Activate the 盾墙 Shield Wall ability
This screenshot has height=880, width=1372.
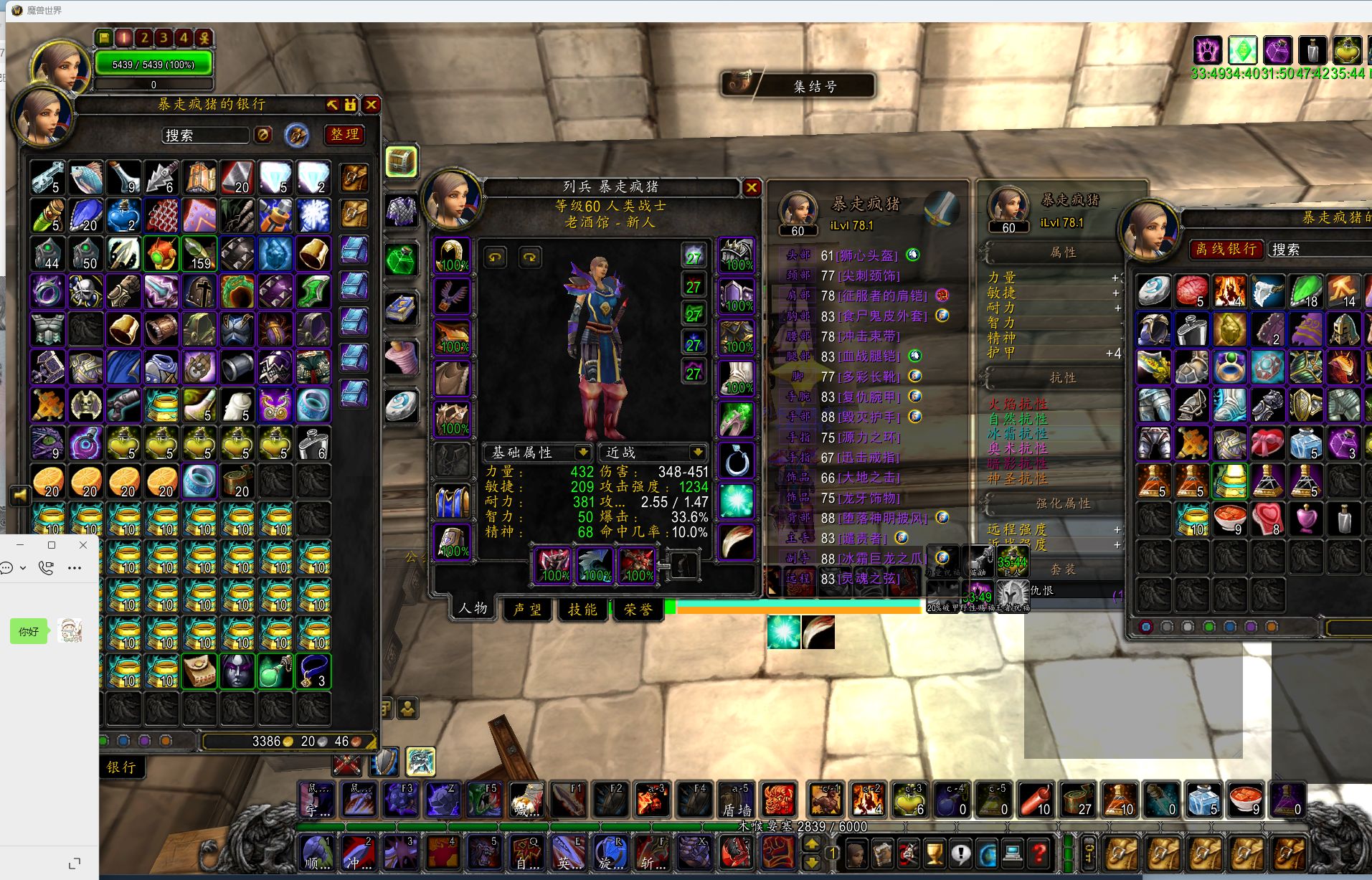737,800
